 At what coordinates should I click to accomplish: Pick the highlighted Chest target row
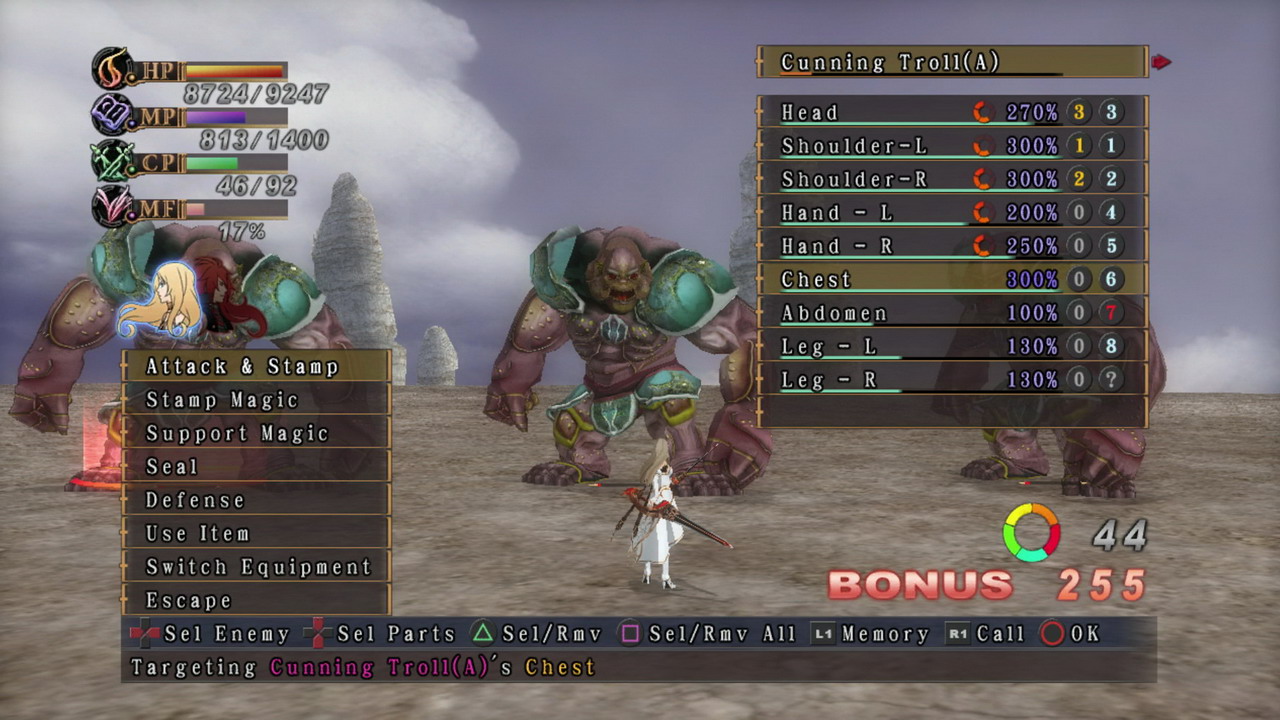click(x=951, y=279)
